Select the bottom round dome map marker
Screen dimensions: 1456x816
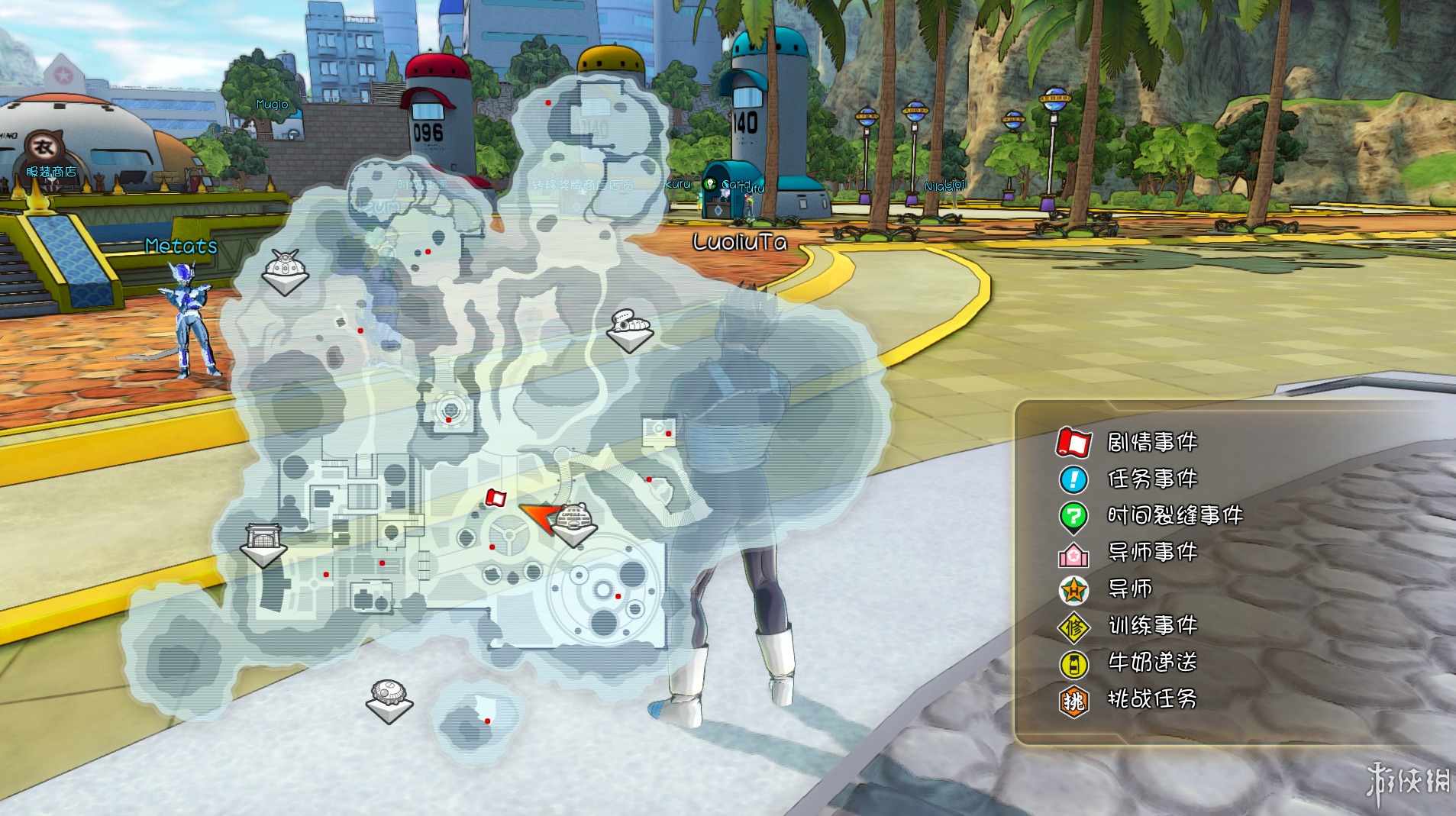coord(389,698)
